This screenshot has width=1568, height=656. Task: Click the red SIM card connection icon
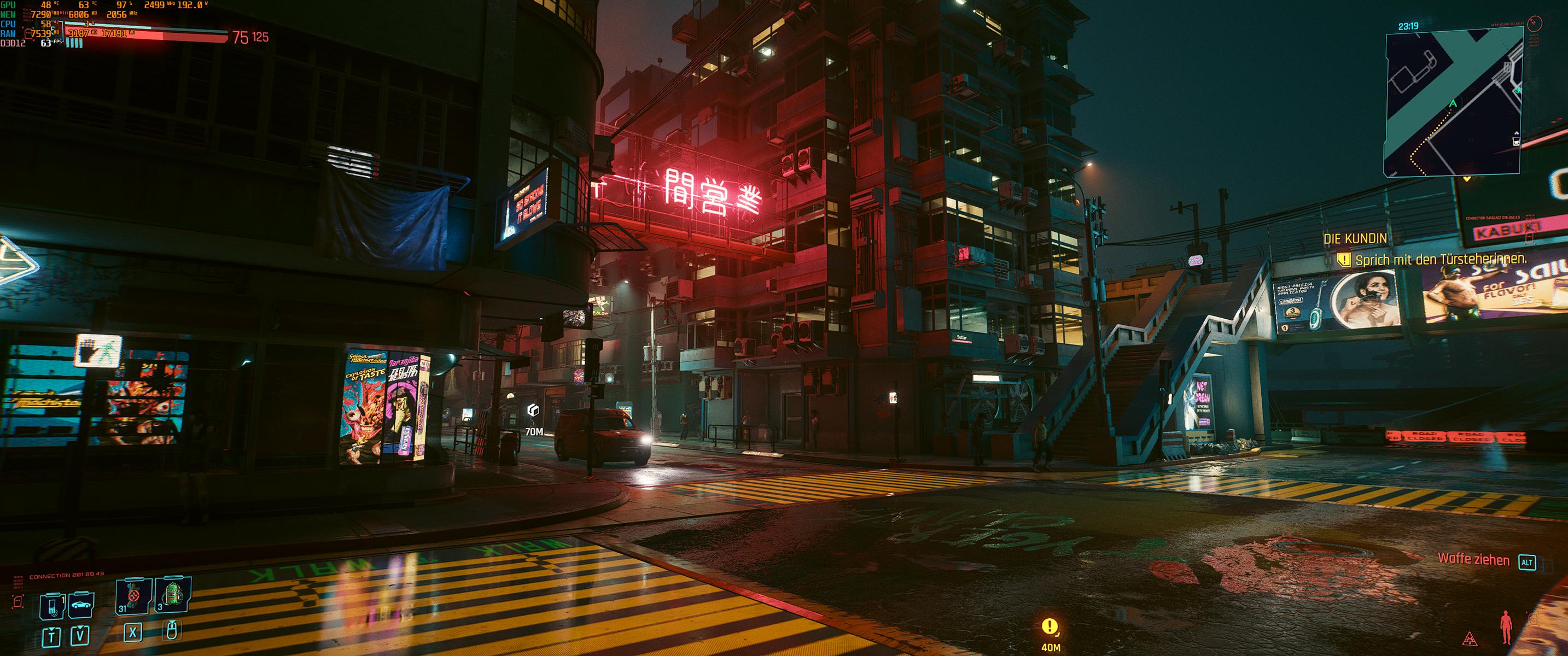[18, 602]
